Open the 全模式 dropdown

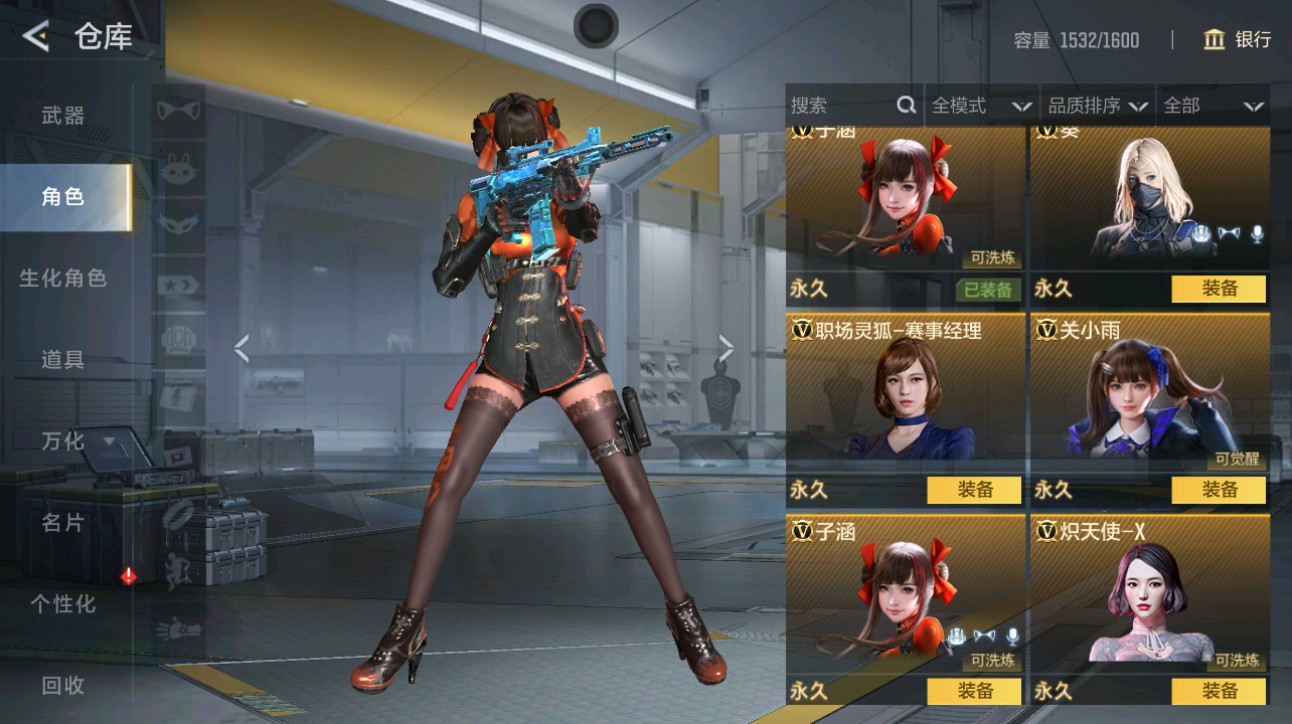981,105
